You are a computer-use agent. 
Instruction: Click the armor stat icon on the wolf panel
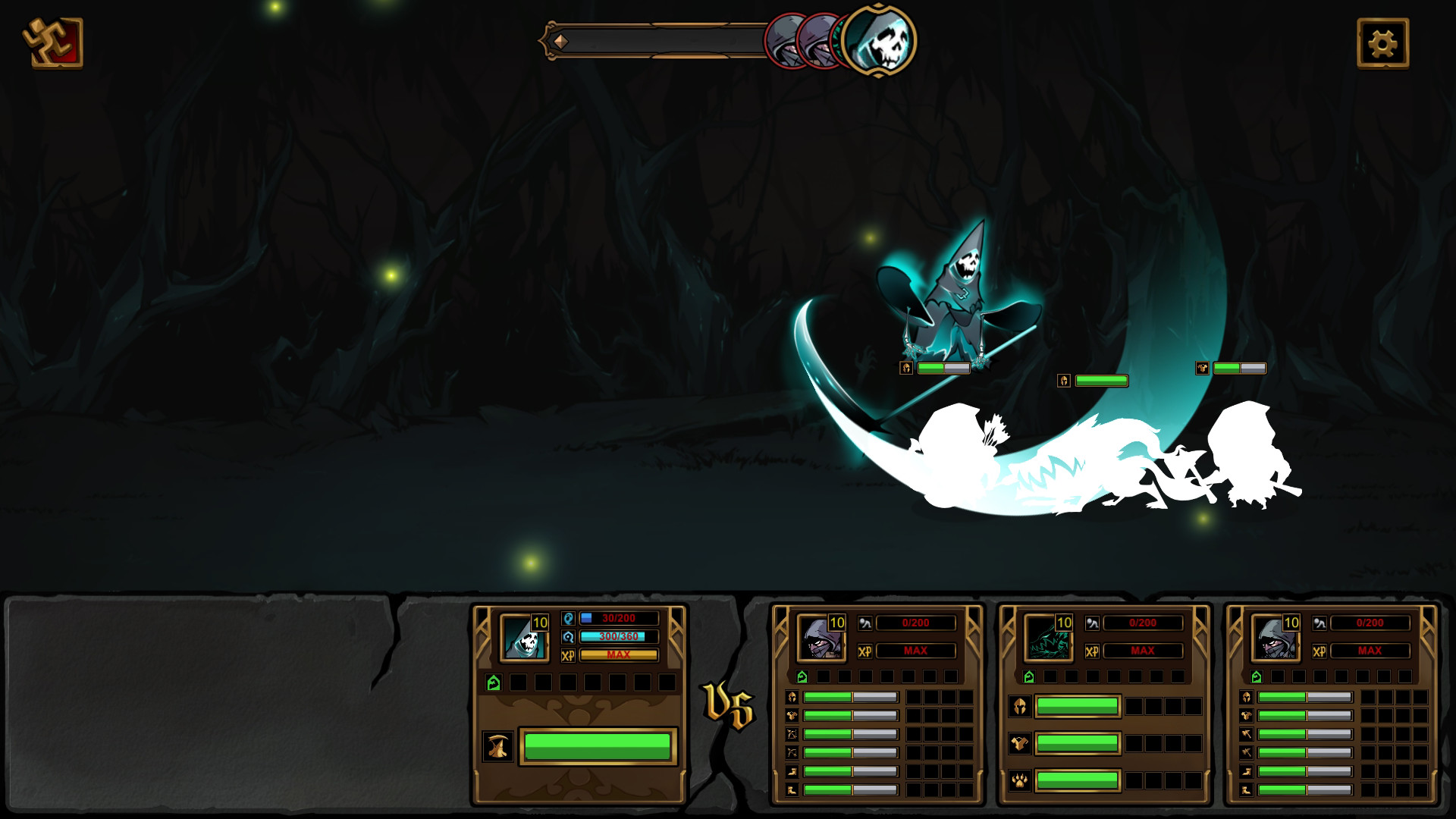click(1019, 743)
